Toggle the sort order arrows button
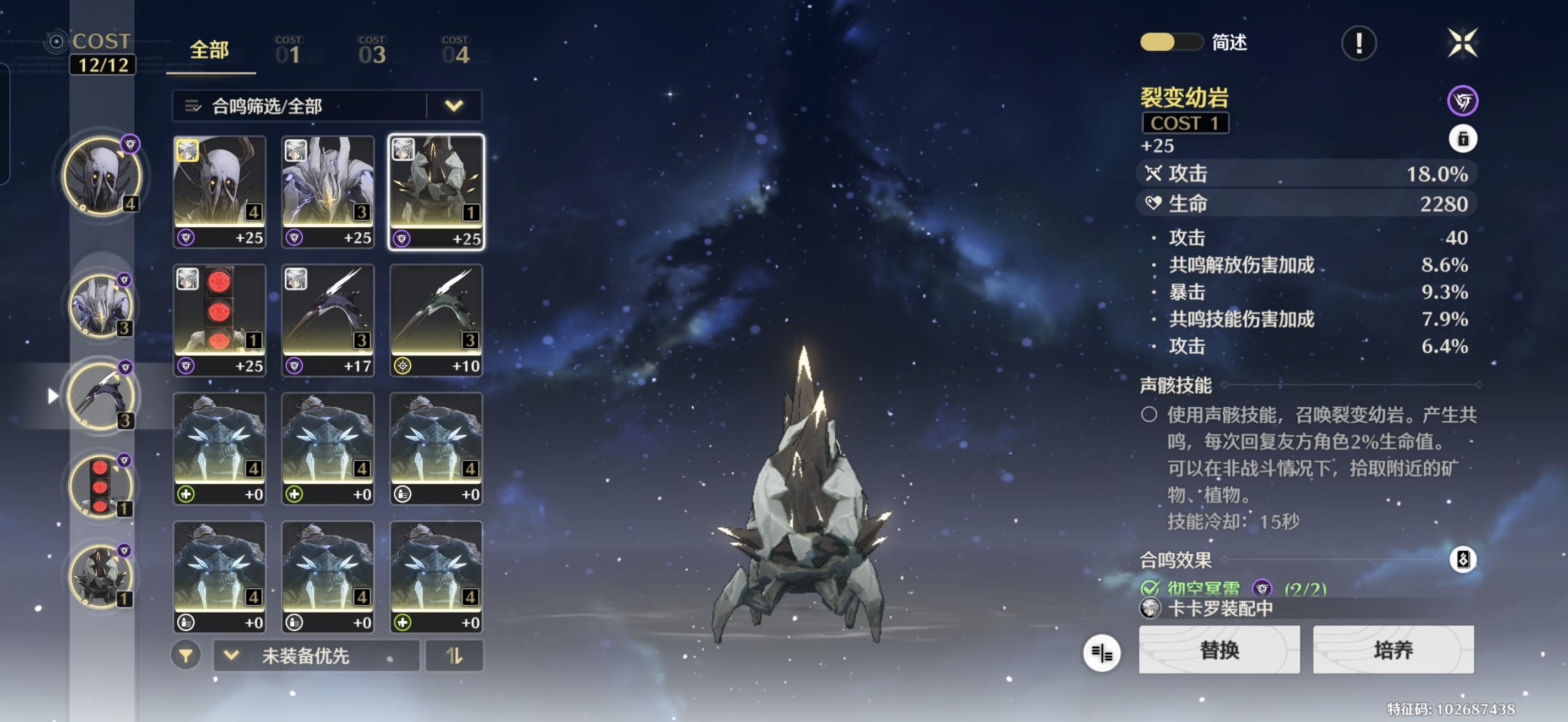Viewport: 1568px width, 722px height. pyautogui.click(x=454, y=656)
